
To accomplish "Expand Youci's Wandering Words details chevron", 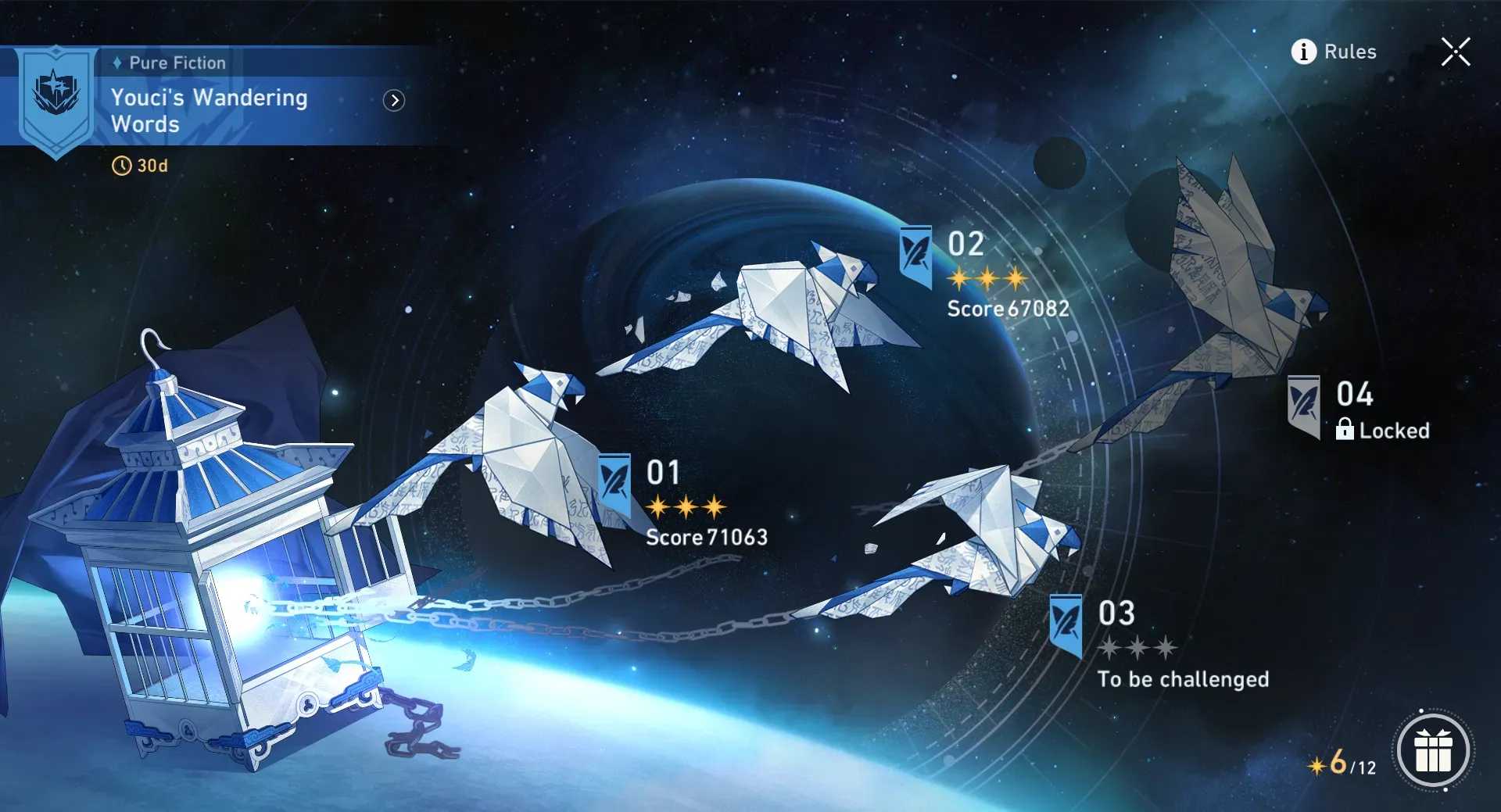I will click(396, 102).
